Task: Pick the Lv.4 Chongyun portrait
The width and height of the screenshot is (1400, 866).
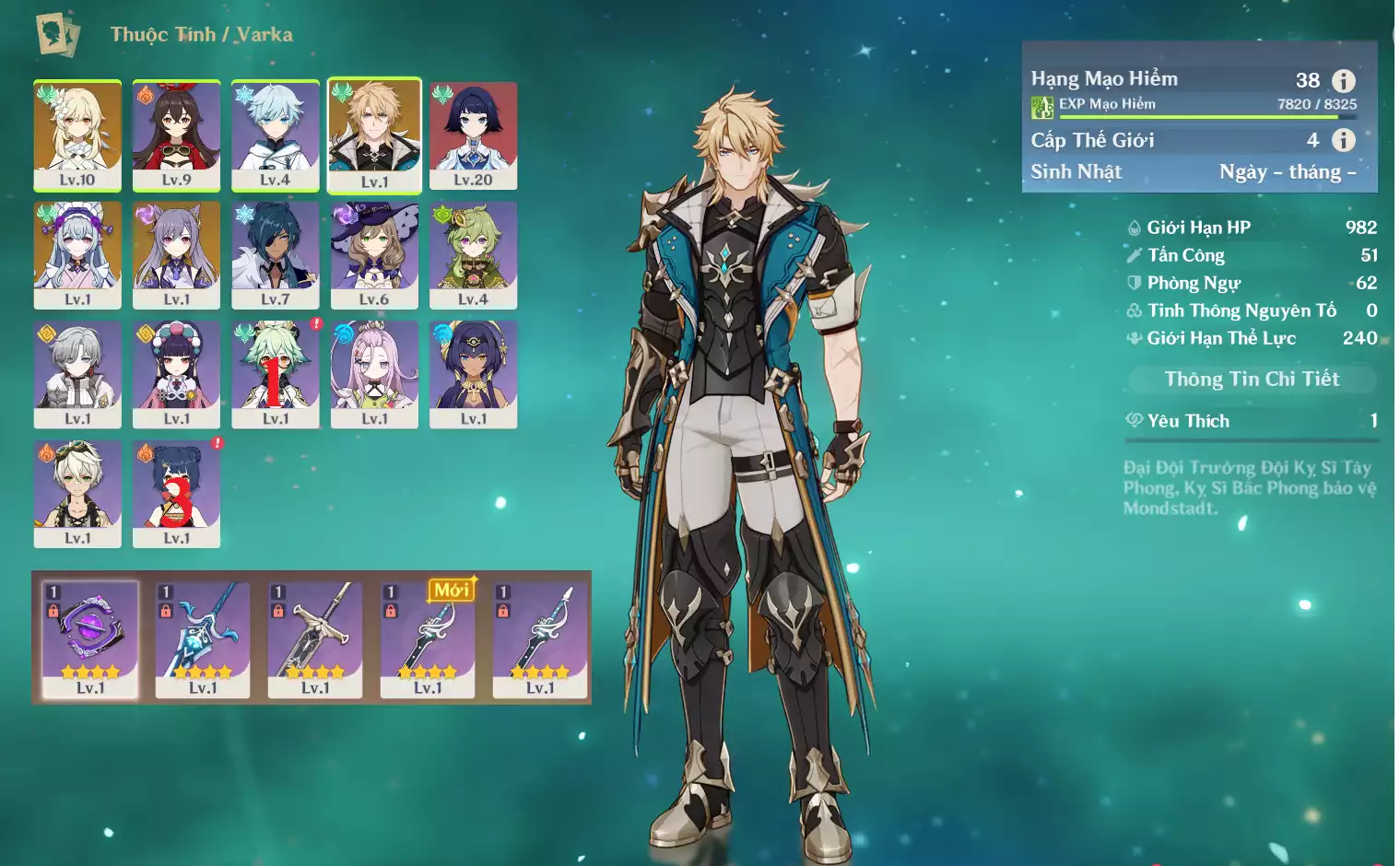Action: [275, 135]
